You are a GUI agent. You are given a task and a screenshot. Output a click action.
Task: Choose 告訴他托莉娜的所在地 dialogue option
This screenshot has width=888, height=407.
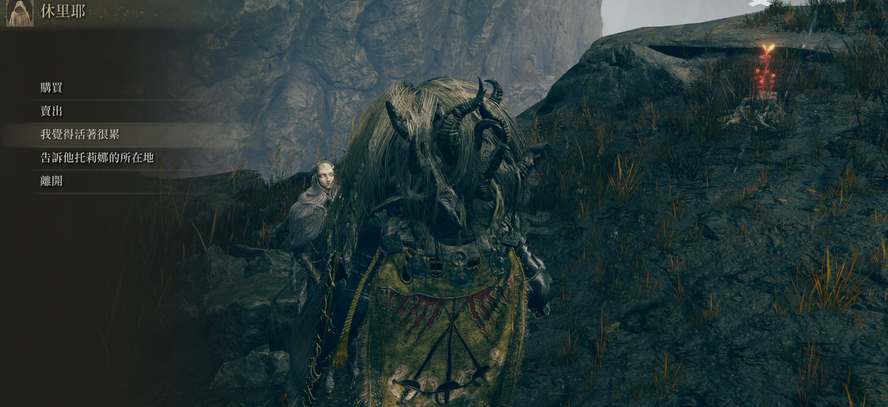click(x=97, y=158)
